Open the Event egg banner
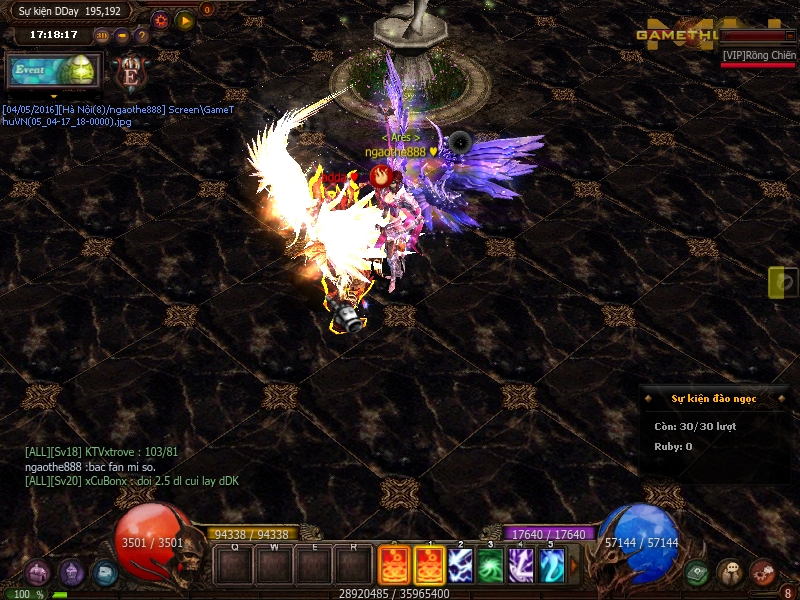The width and height of the screenshot is (800, 600). pos(53,70)
